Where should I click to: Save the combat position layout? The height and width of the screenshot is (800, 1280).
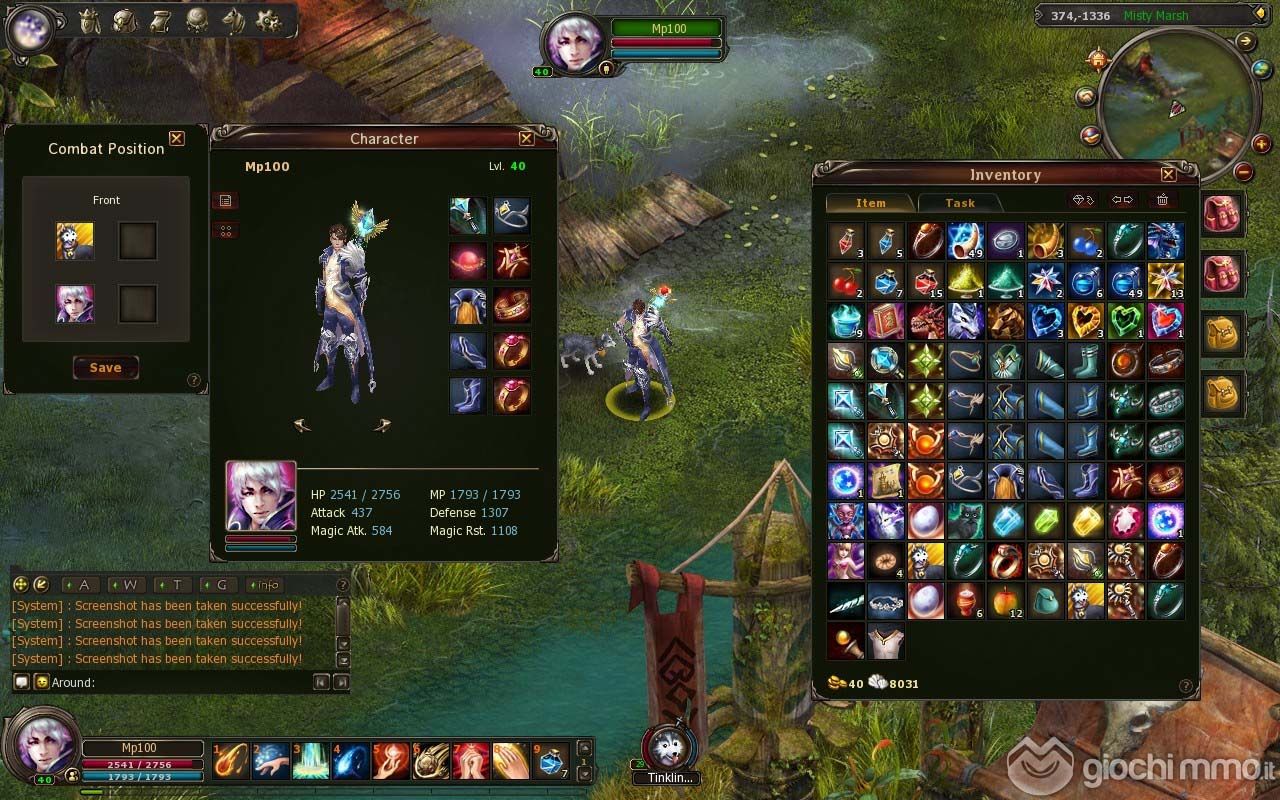click(x=105, y=368)
